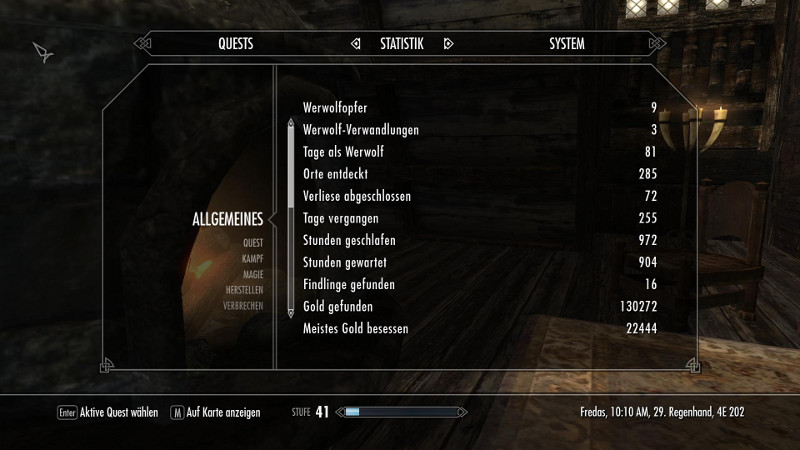Go to the System tab

[x=567, y=44]
